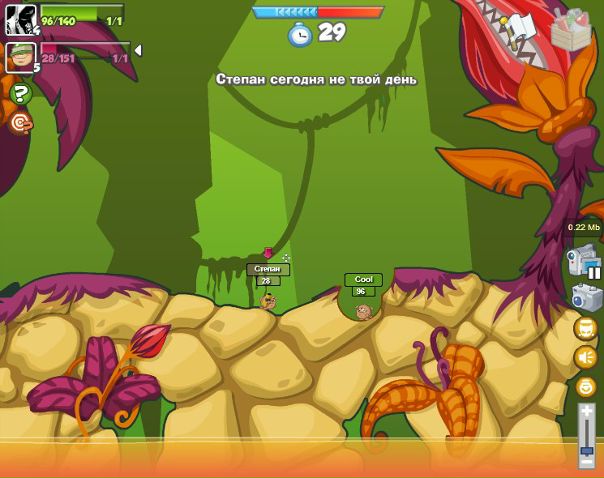
Task: Toggle the sound speaker button
Action: click(585, 357)
